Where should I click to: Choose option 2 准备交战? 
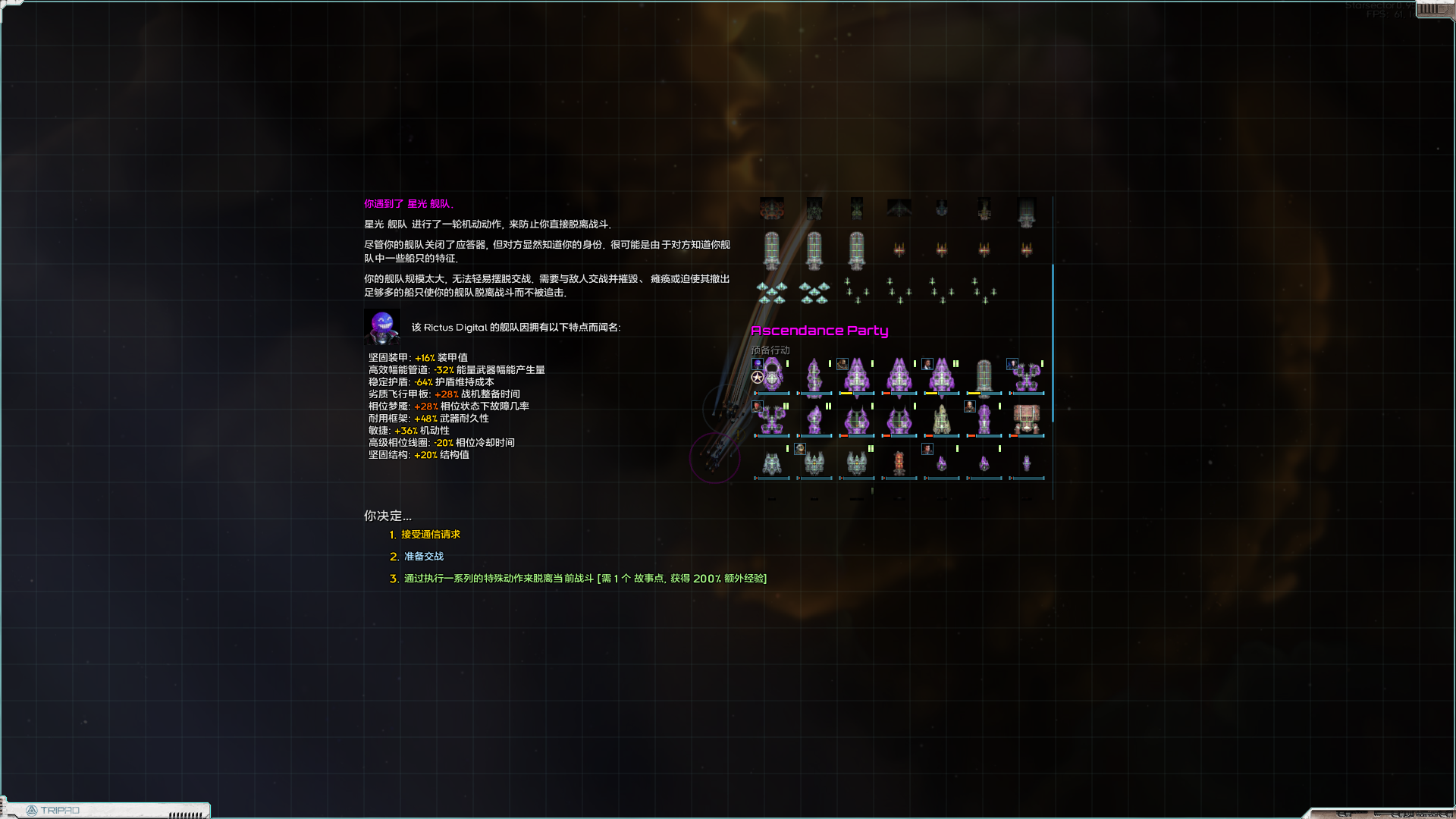[x=422, y=556]
